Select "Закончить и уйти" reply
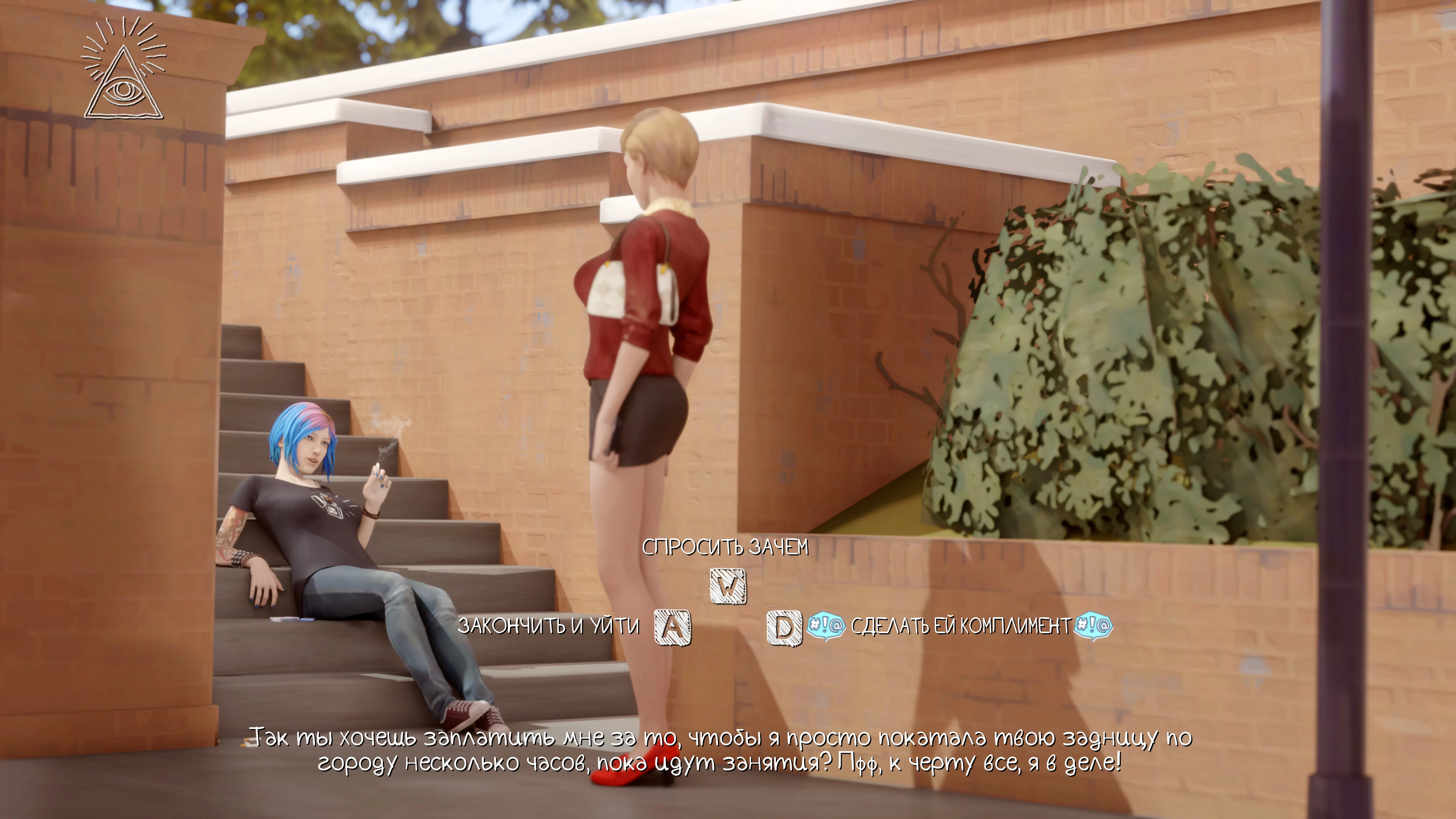This screenshot has width=1456, height=819. coord(548,626)
